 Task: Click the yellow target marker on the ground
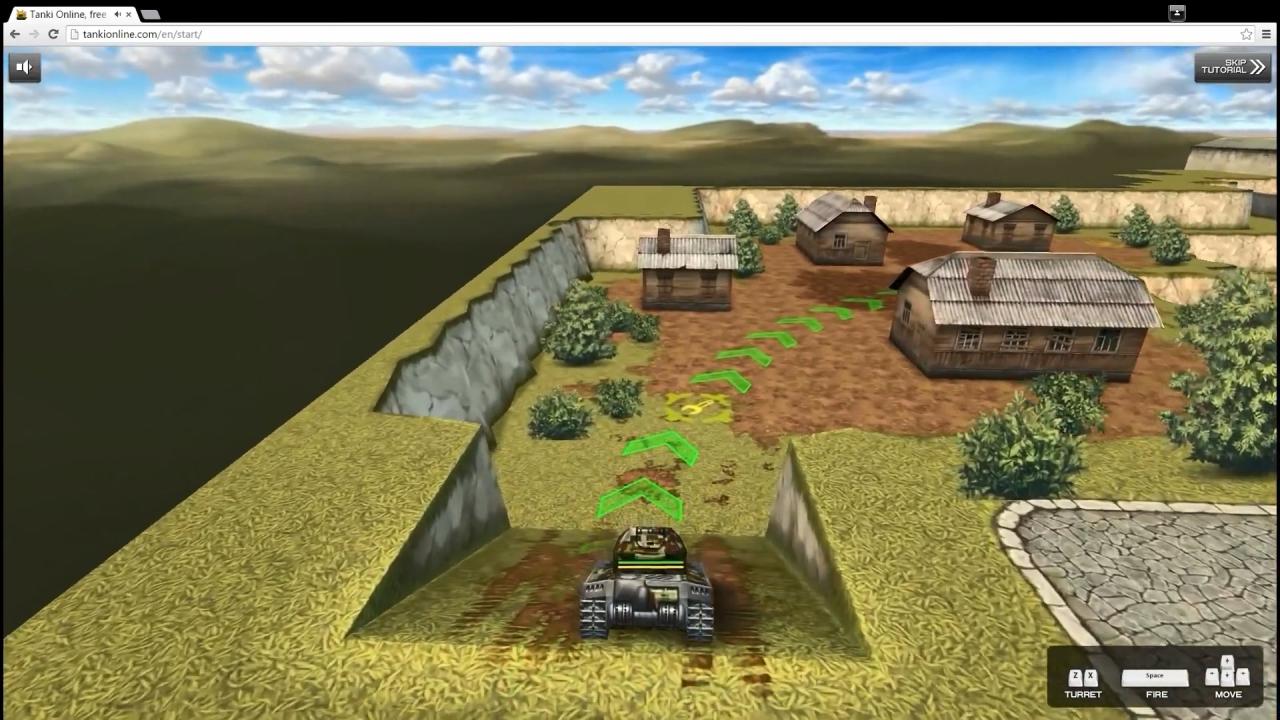click(x=698, y=407)
